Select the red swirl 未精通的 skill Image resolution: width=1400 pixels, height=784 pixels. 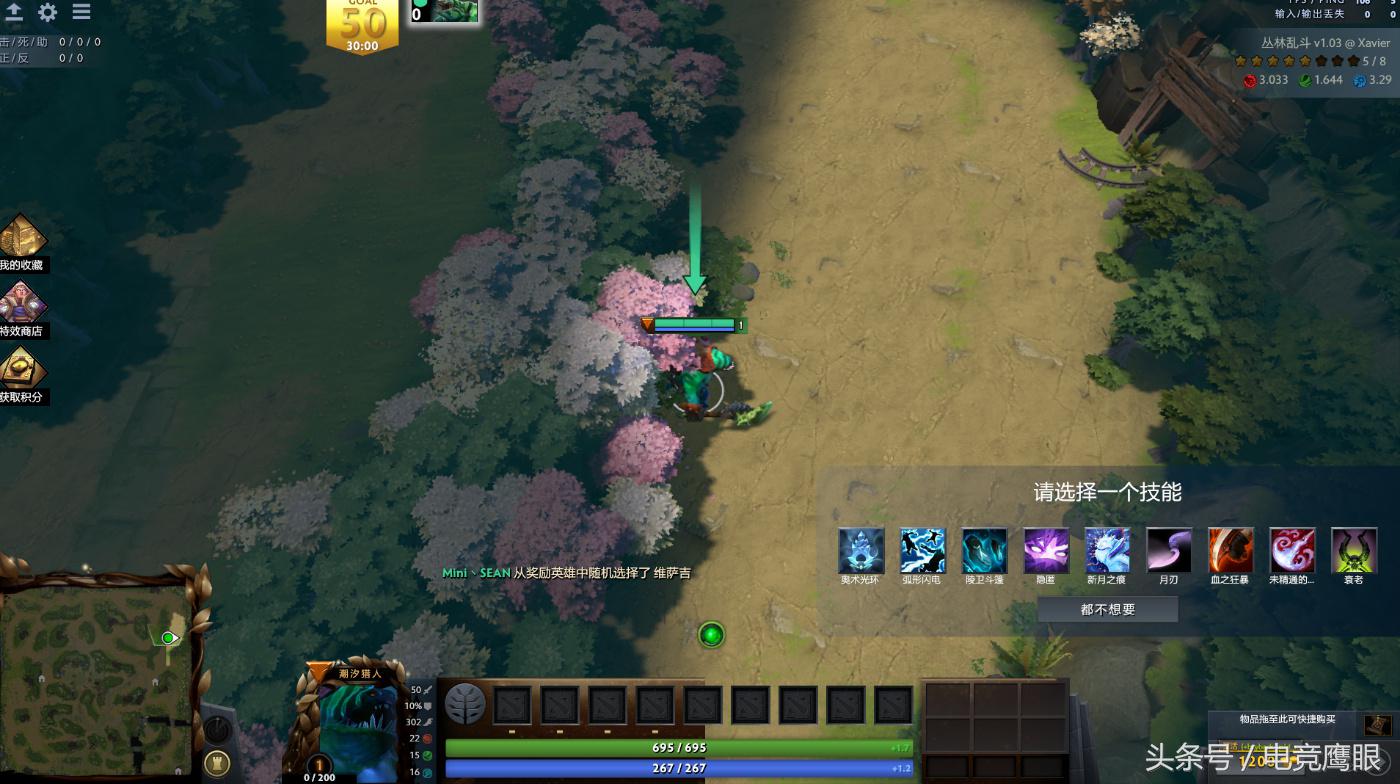1293,550
